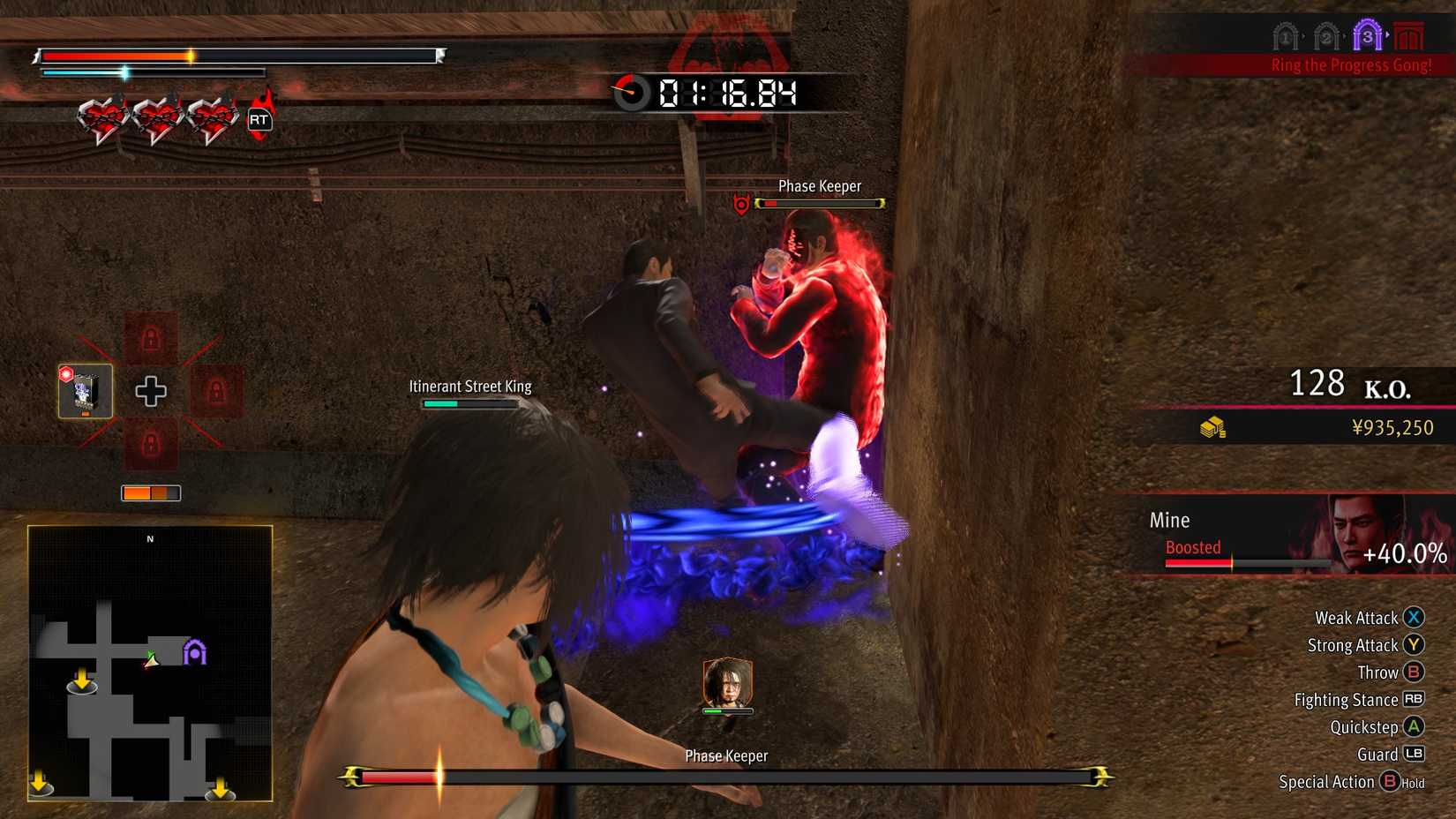Toggle the locked upper weapon slot
The image size is (1456, 819).
(x=151, y=338)
